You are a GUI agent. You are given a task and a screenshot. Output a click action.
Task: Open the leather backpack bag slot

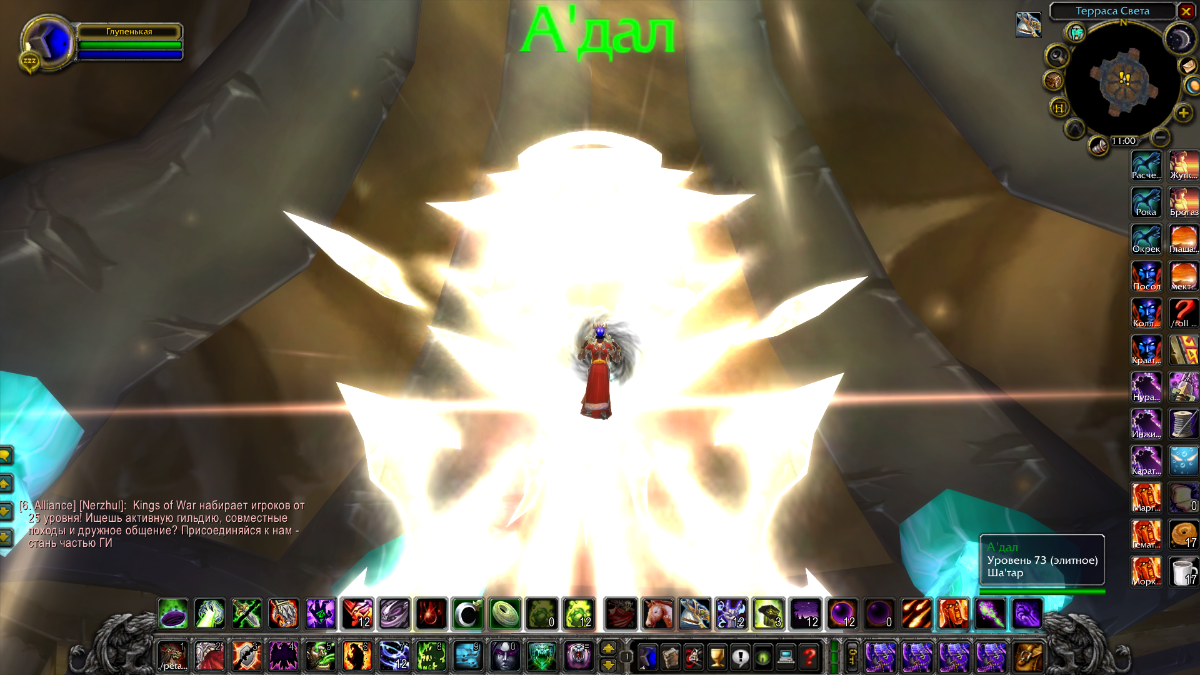point(1028,655)
